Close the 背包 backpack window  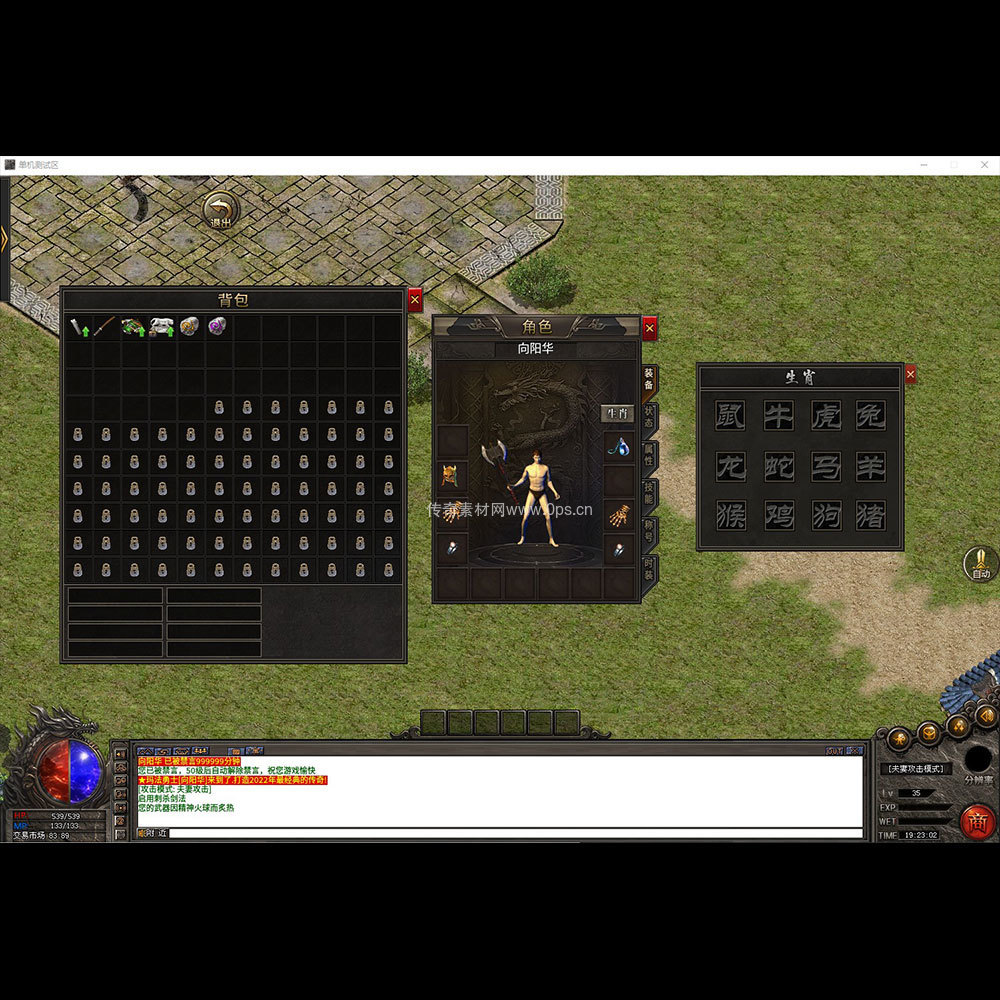[x=415, y=299]
